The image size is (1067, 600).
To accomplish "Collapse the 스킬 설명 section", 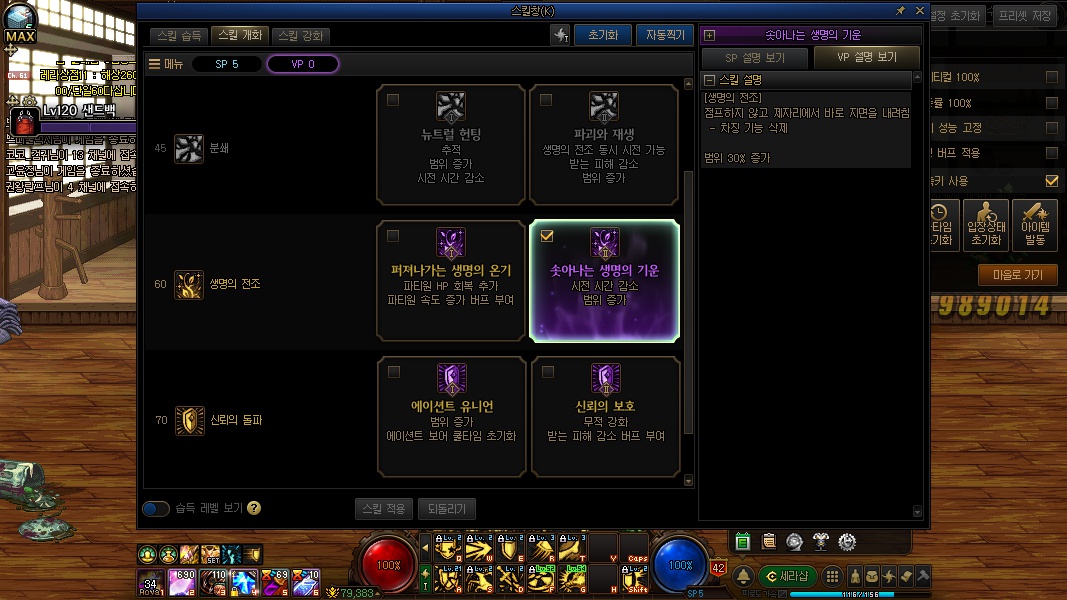I will tap(709, 80).
